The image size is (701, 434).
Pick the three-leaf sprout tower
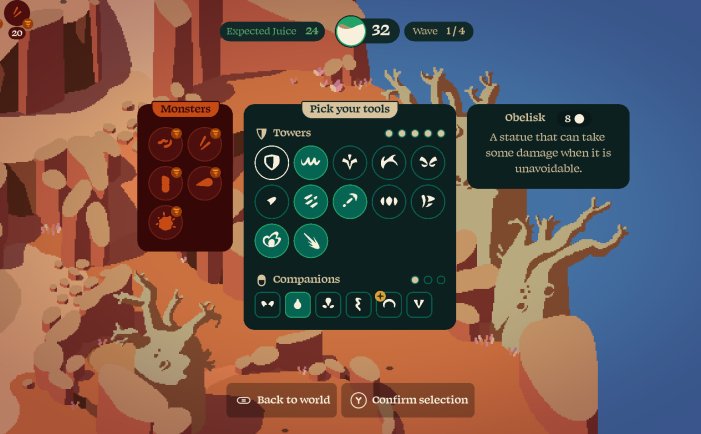click(350, 162)
